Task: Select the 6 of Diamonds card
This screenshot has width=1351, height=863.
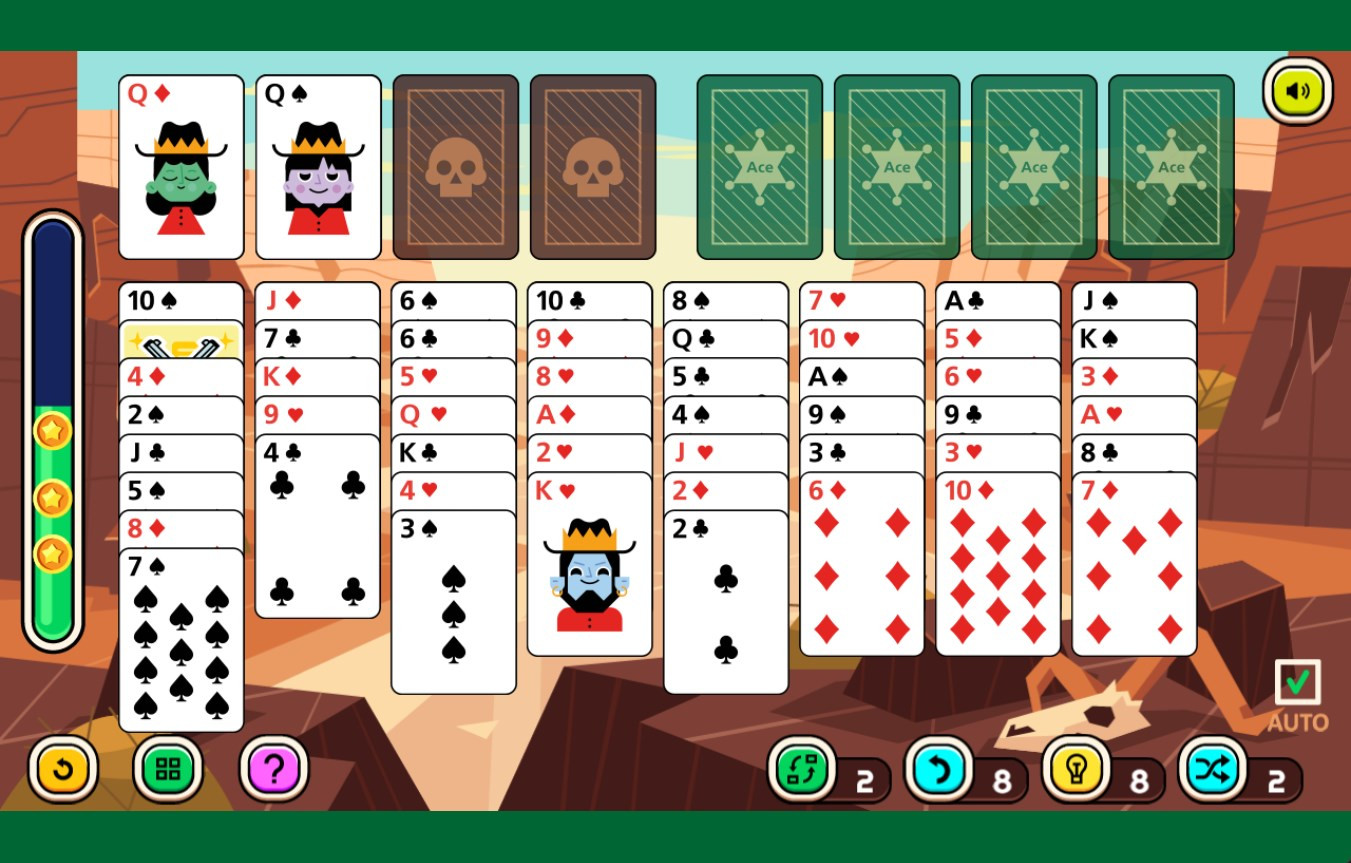Action: (862, 565)
